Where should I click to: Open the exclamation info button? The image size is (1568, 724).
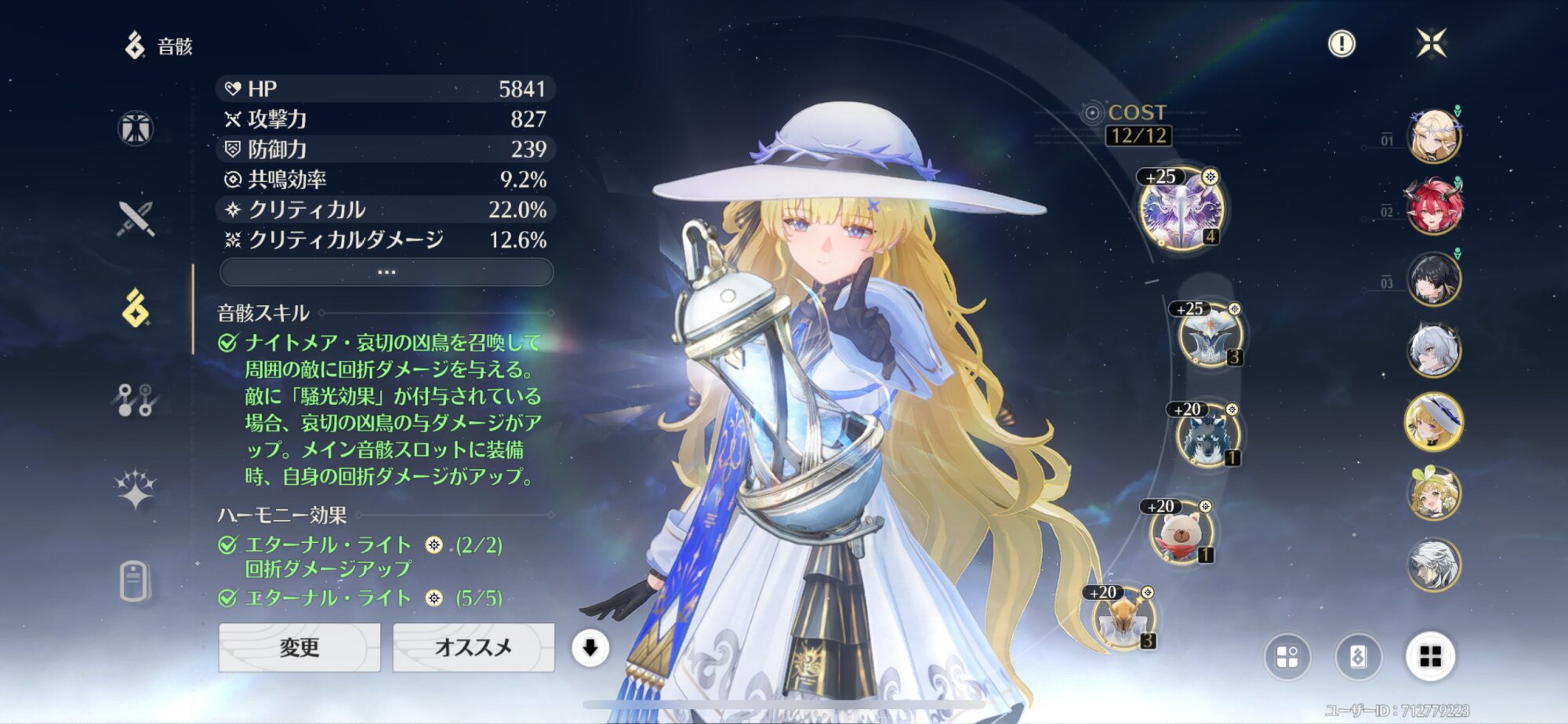point(1341,44)
